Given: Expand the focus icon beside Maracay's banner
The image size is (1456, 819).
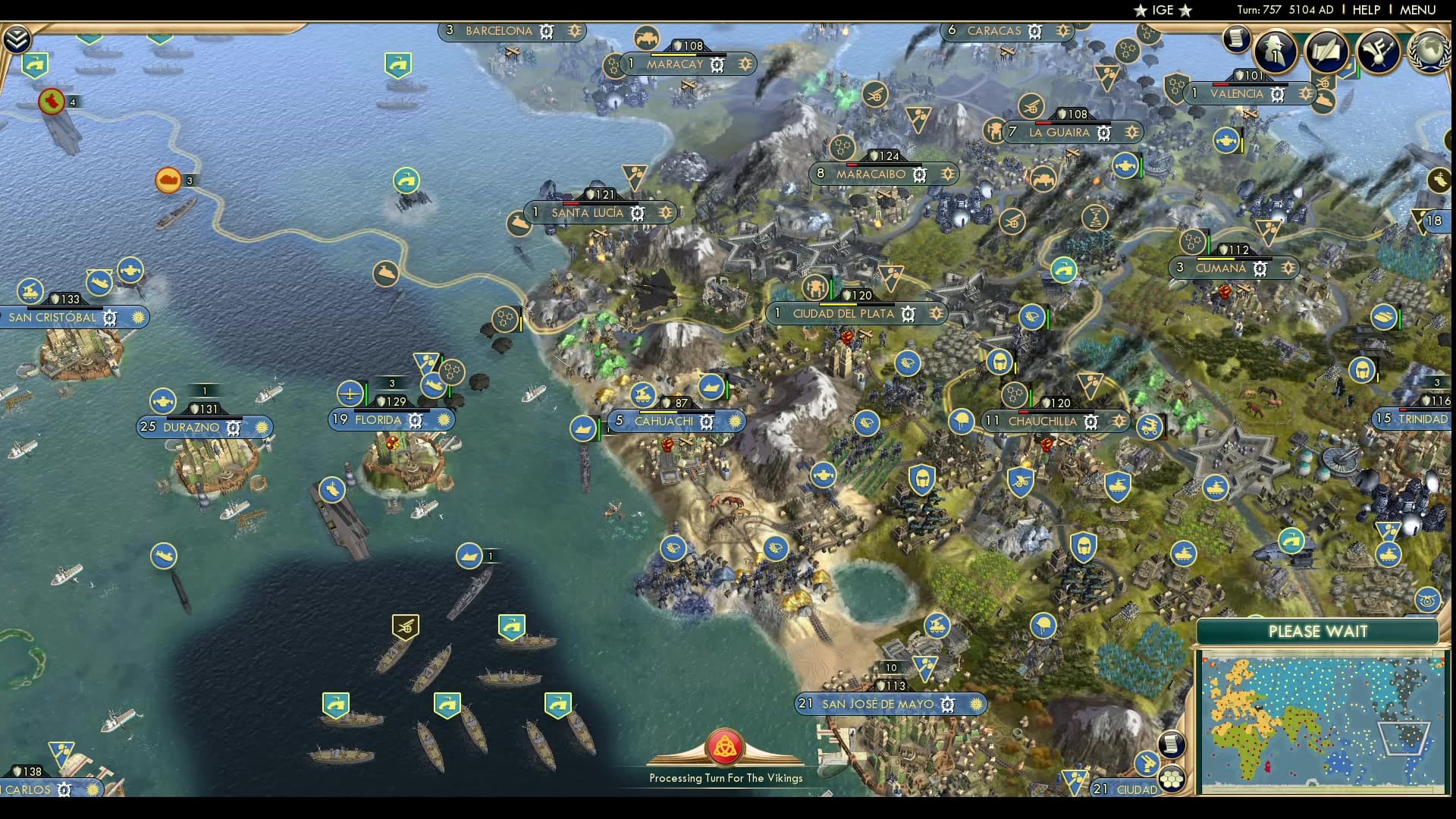Looking at the screenshot, I should (x=742, y=64).
